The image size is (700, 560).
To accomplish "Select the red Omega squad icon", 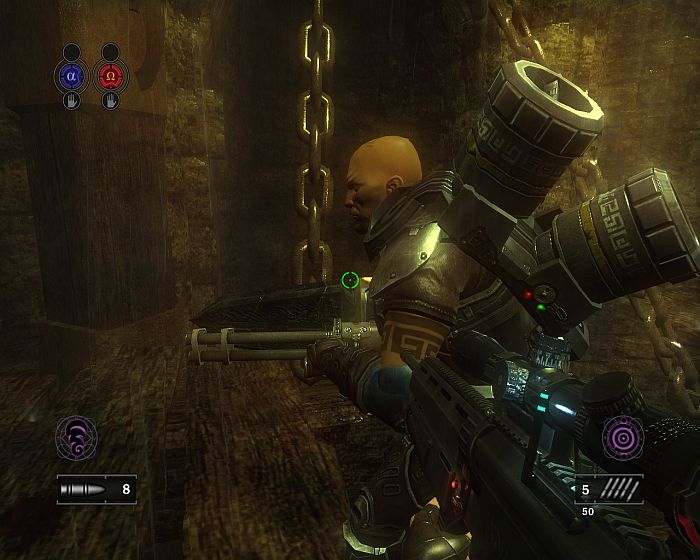I will click(110, 75).
